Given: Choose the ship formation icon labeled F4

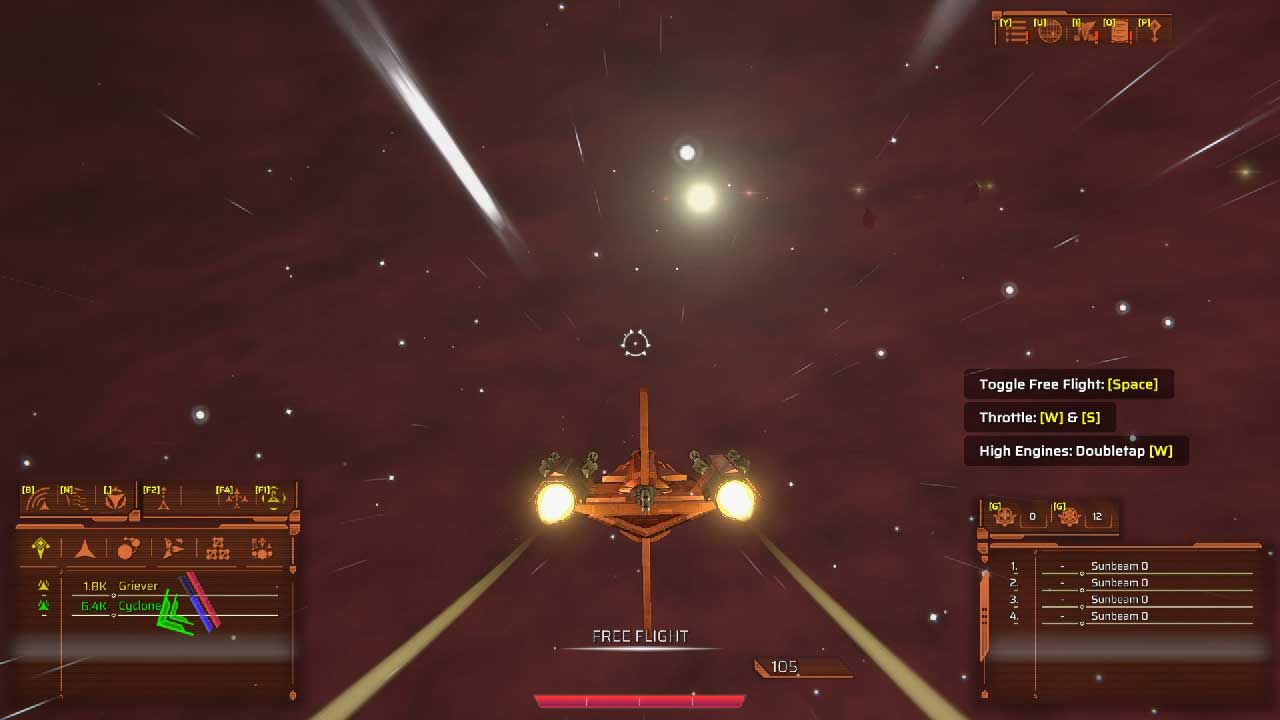Looking at the screenshot, I should pyautogui.click(x=236, y=499).
